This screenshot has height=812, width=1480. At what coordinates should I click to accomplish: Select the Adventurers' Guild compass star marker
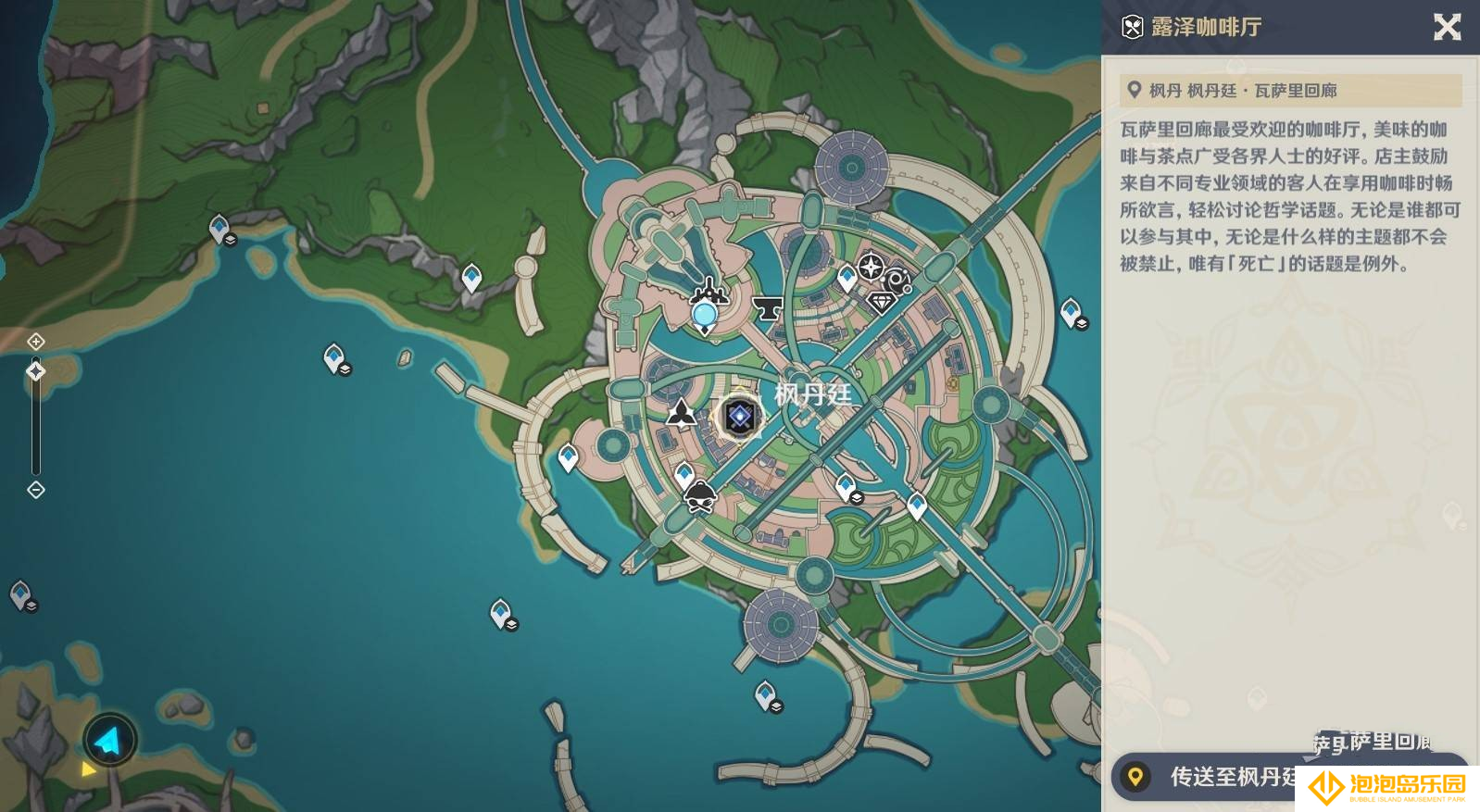pos(871,268)
